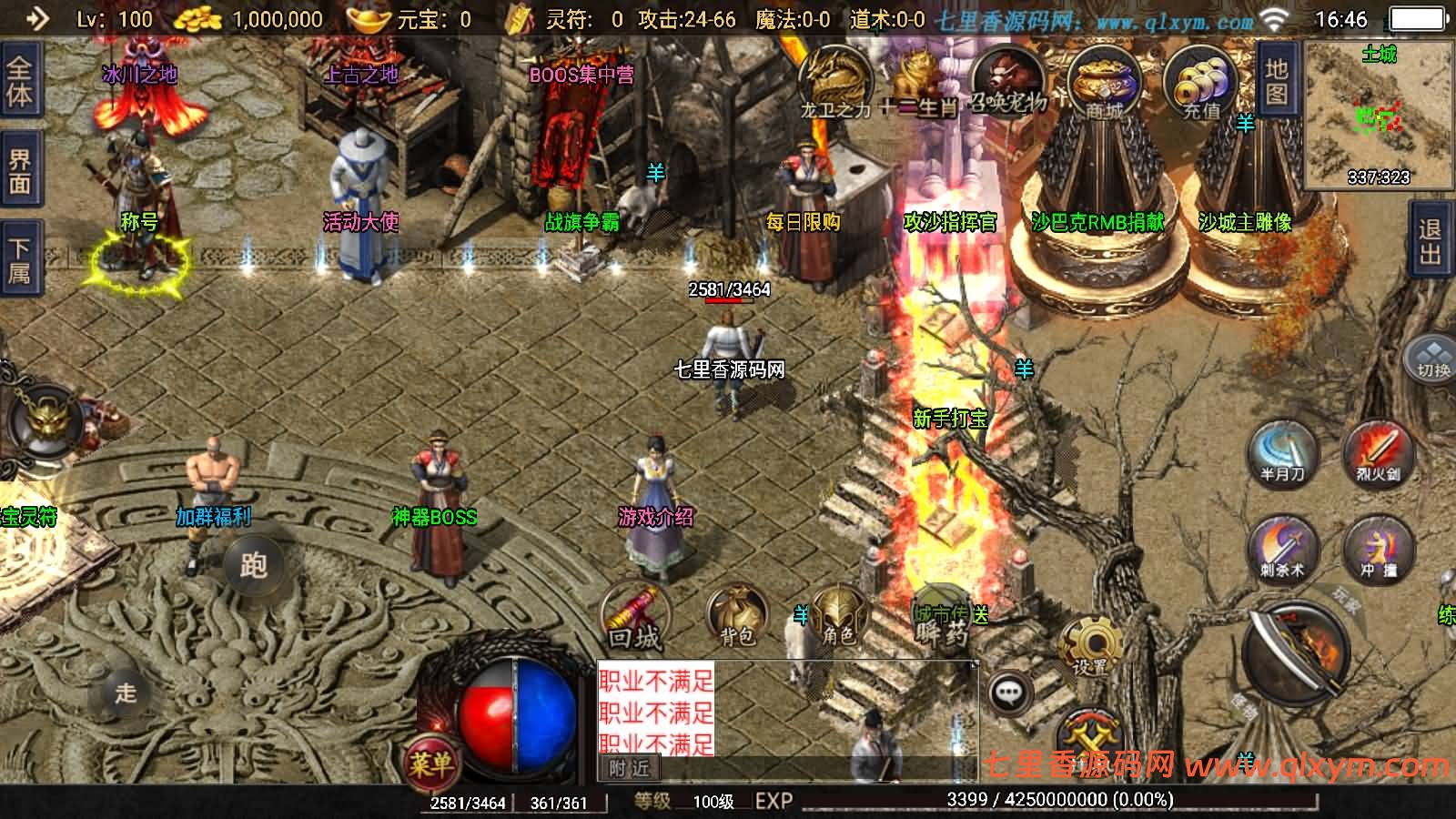
Task: Select the 退出 exit button
Action: pyautogui.click(x=1431, y=242)
